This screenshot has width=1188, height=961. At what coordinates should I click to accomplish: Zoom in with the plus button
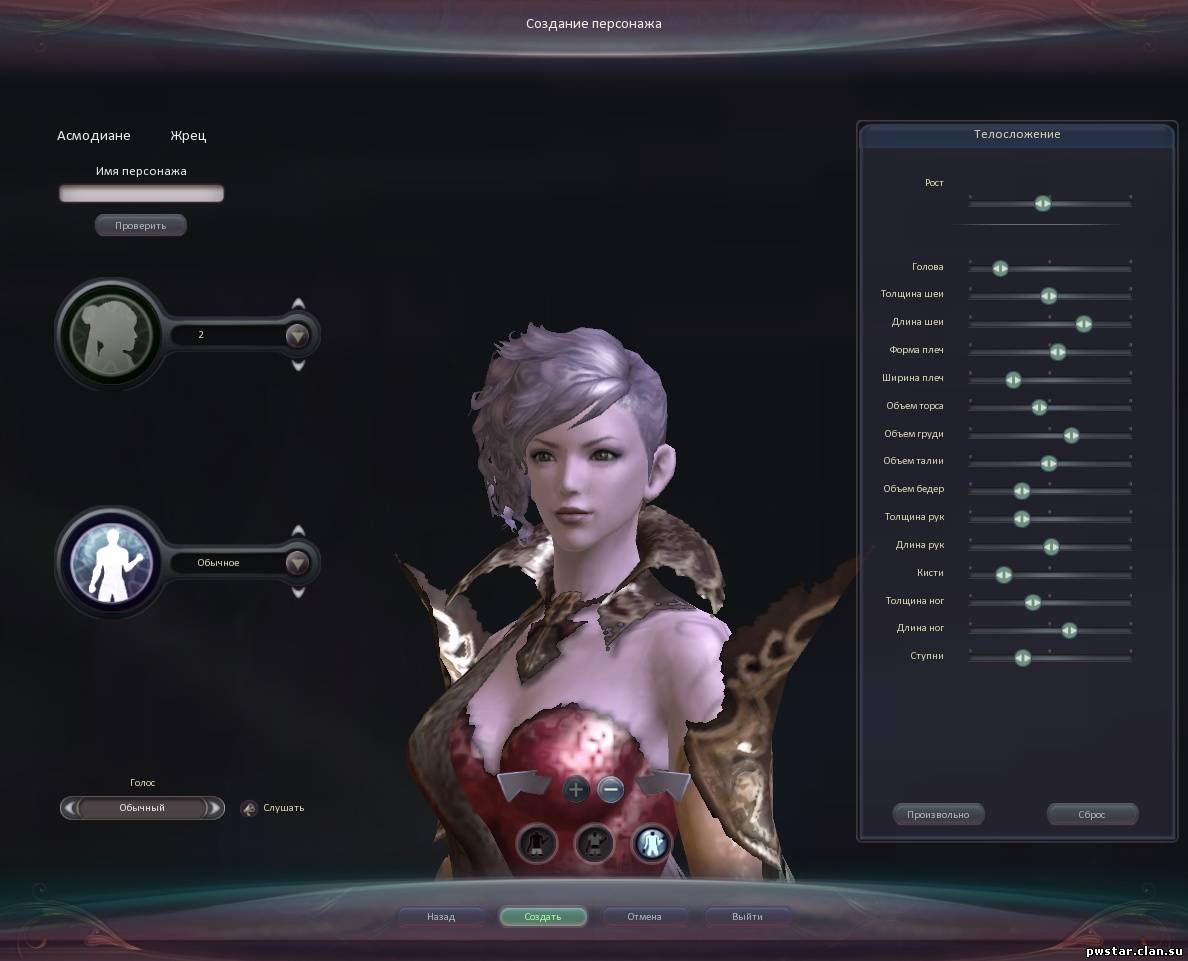click(x=576, y=790)
